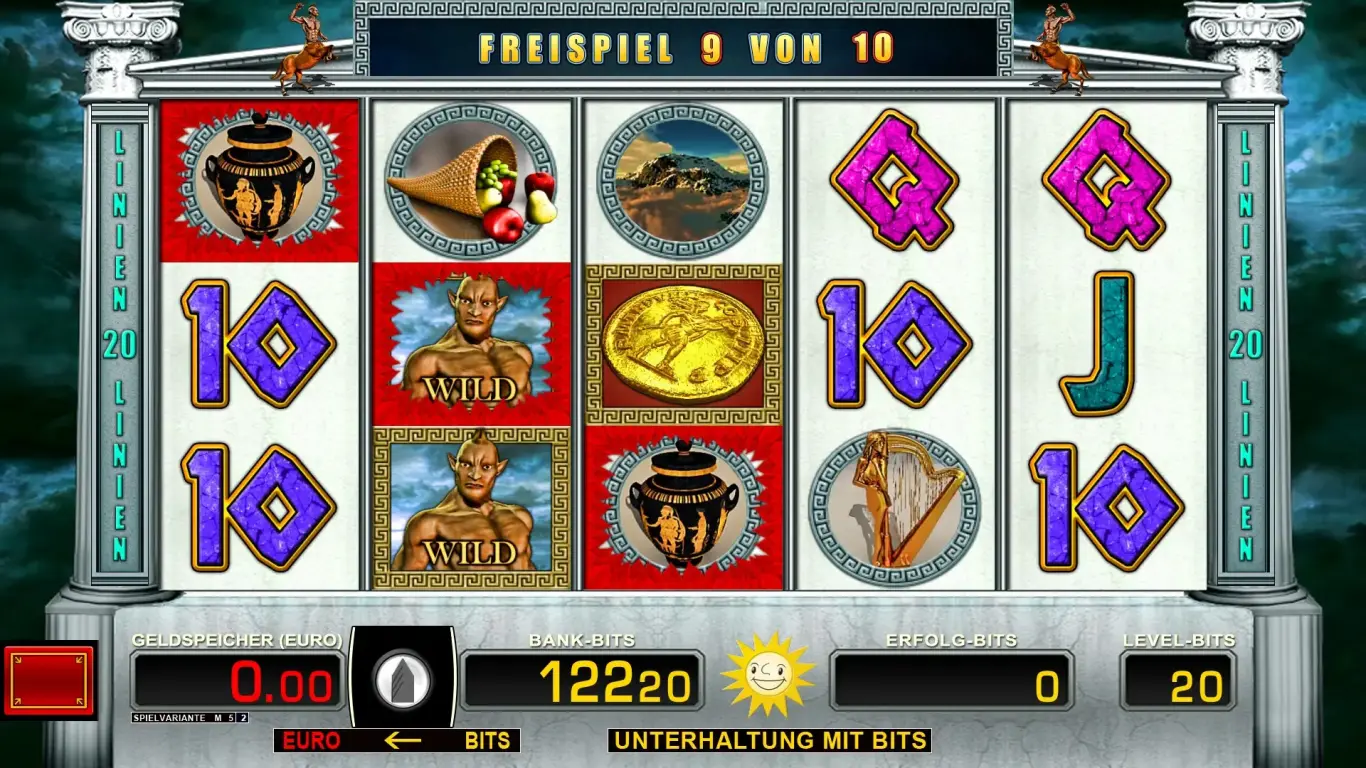The image size is (1366, 768).
Task: Click the UNTERHALTUNG MIT BITS banner
Action: (x=770, y=742)
